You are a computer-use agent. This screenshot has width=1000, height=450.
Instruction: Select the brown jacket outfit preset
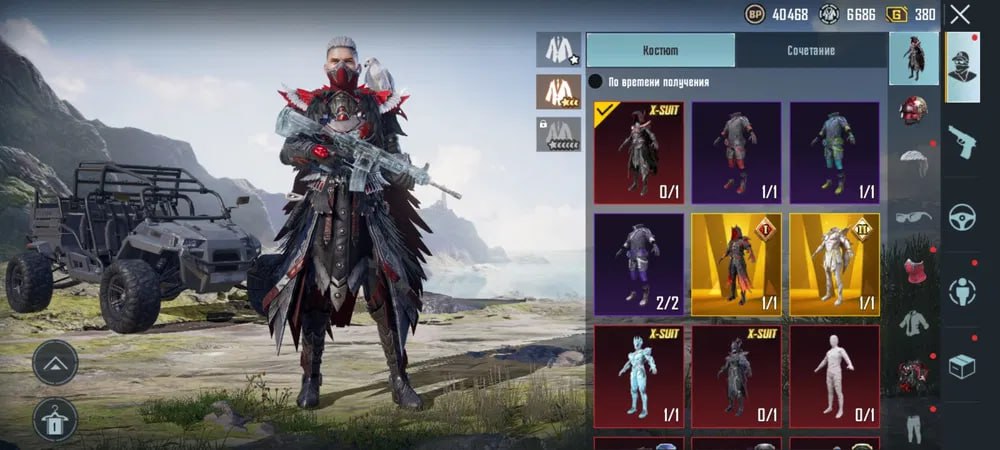point(557,92)
